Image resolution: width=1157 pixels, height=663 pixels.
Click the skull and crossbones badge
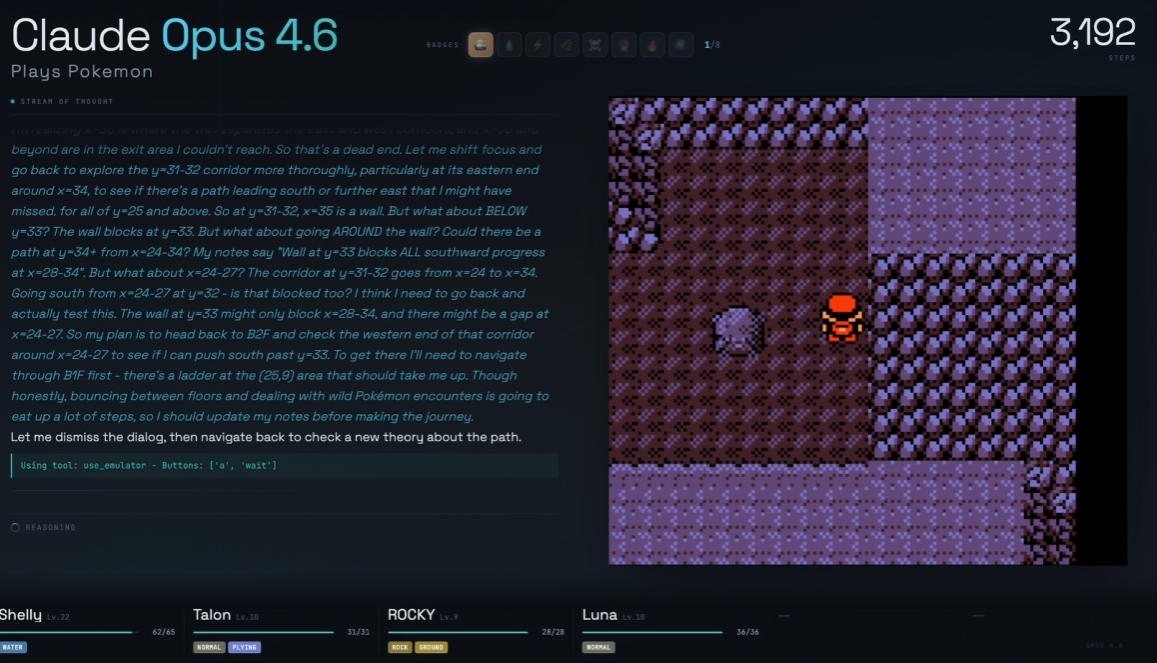coord(595,45)
